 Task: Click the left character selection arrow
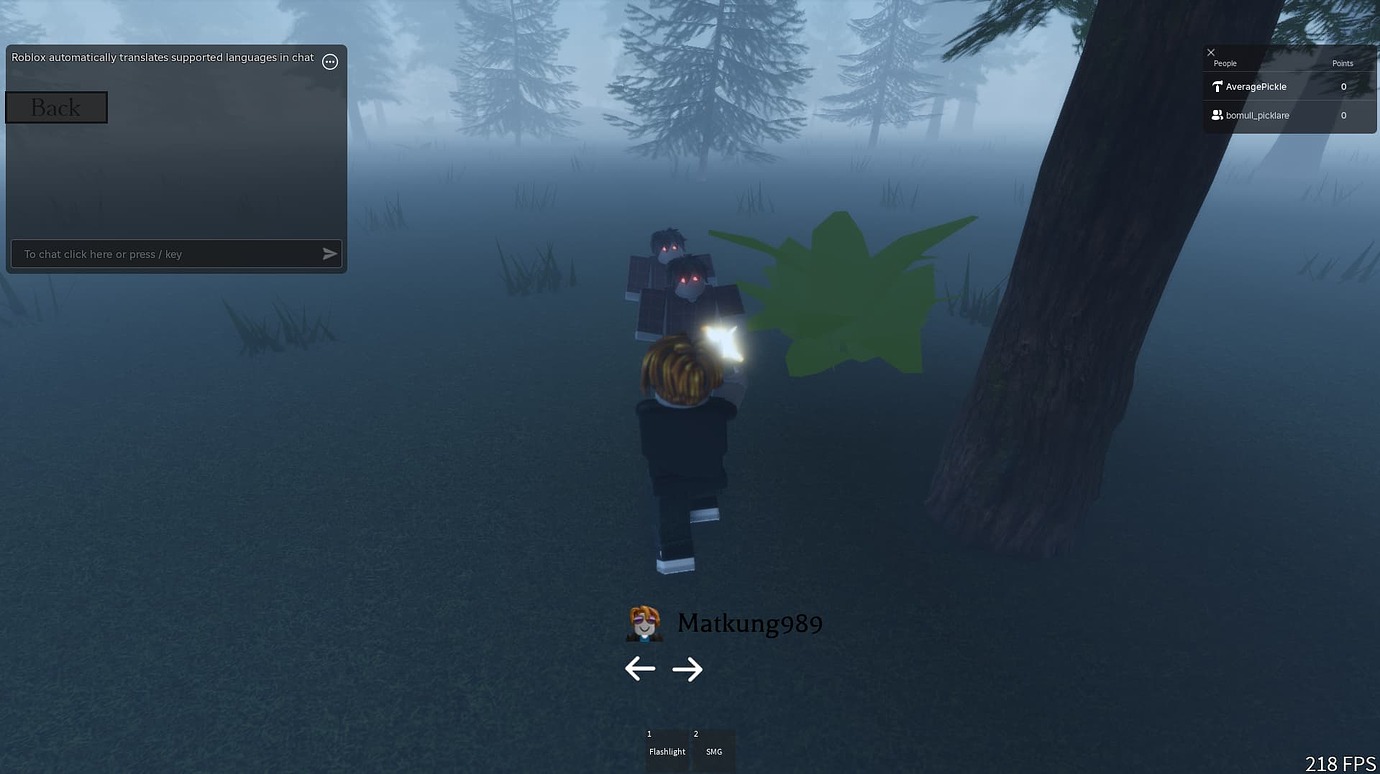point(640,668)
